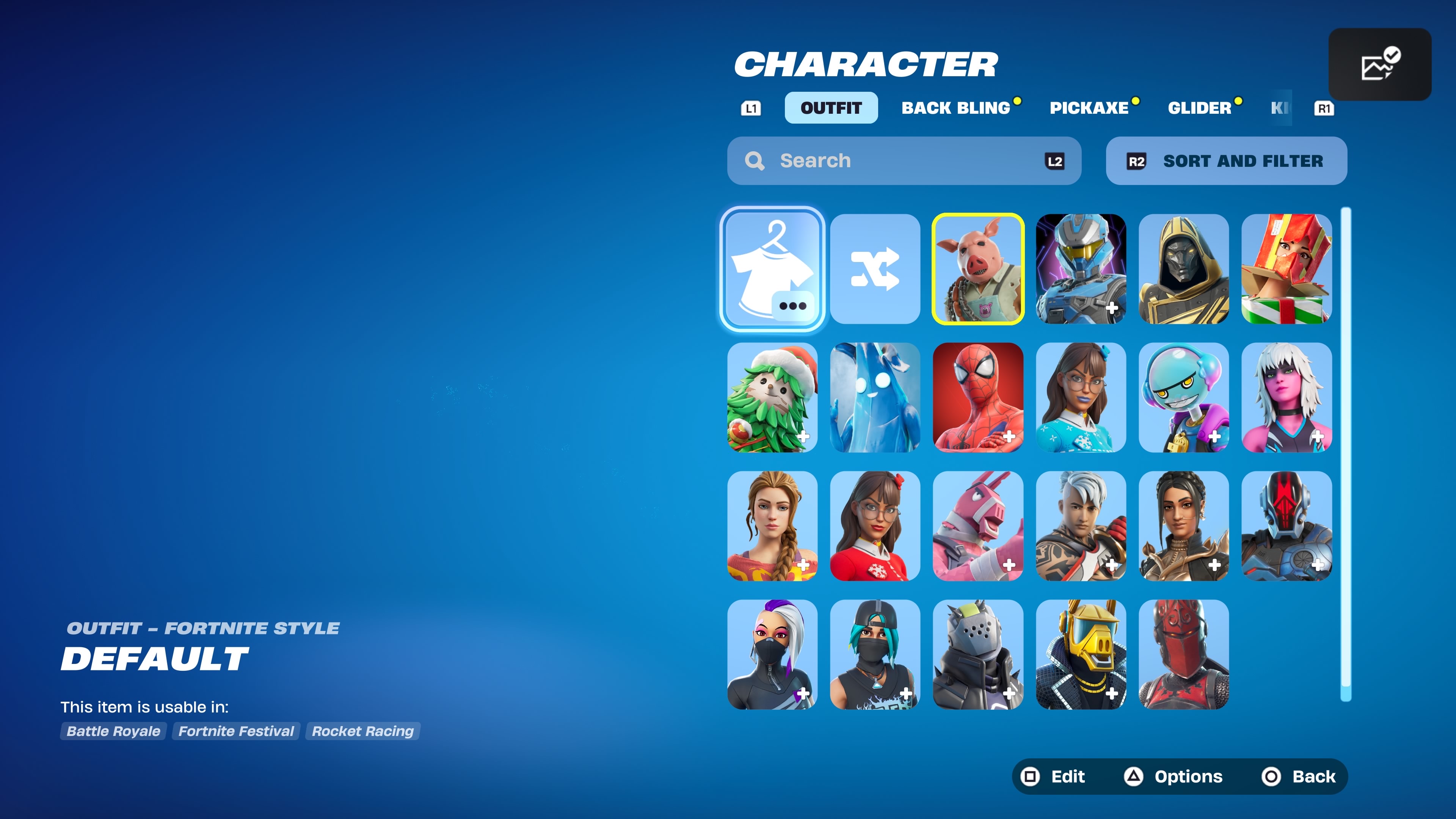Open the Pickaxe tab
The width and height of the screenshot is (1456, 819).
coord(1089,108)
